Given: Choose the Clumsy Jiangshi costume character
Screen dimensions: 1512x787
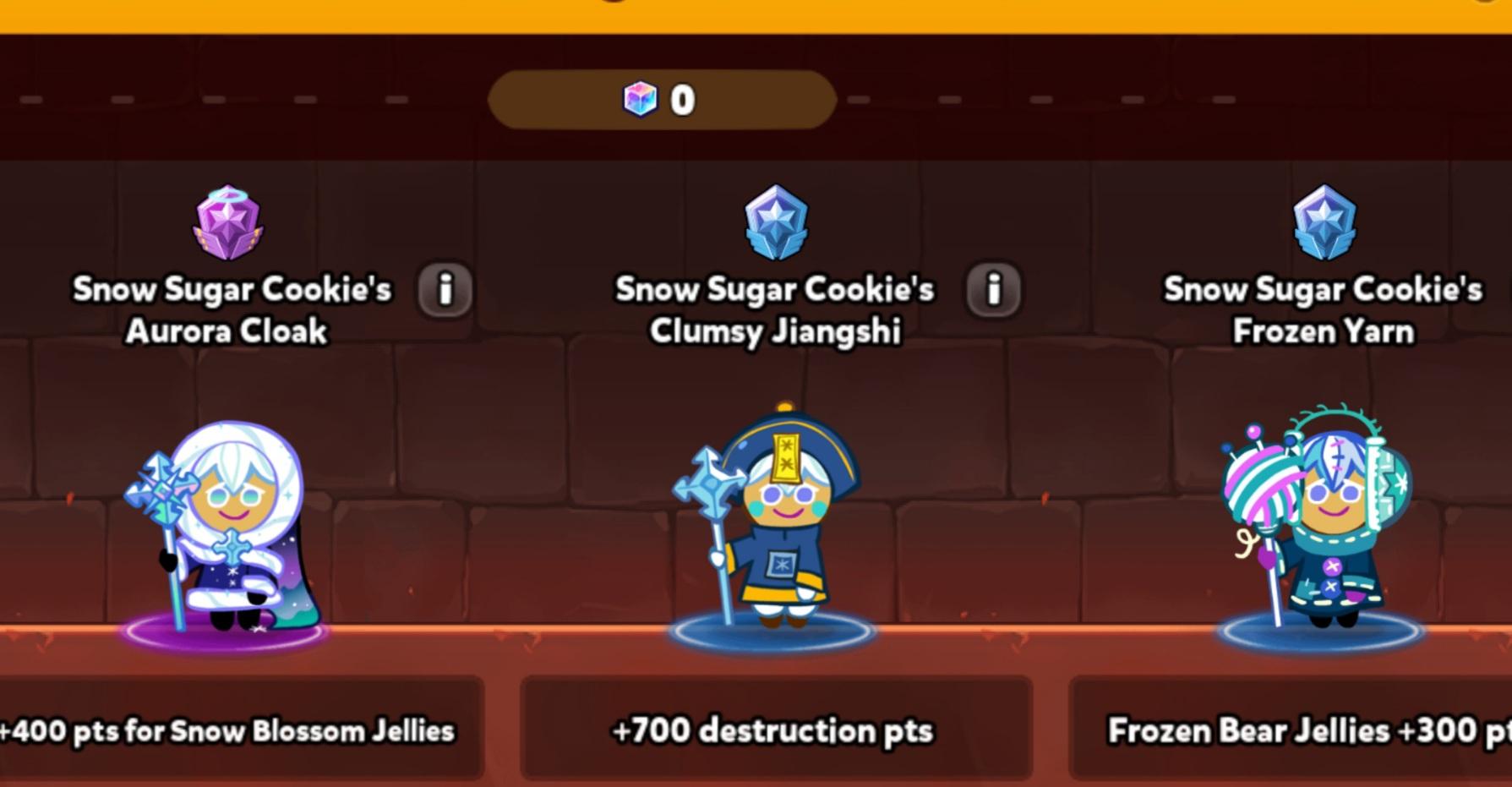Looking at the screenshot, I should [x=772, y=524].
